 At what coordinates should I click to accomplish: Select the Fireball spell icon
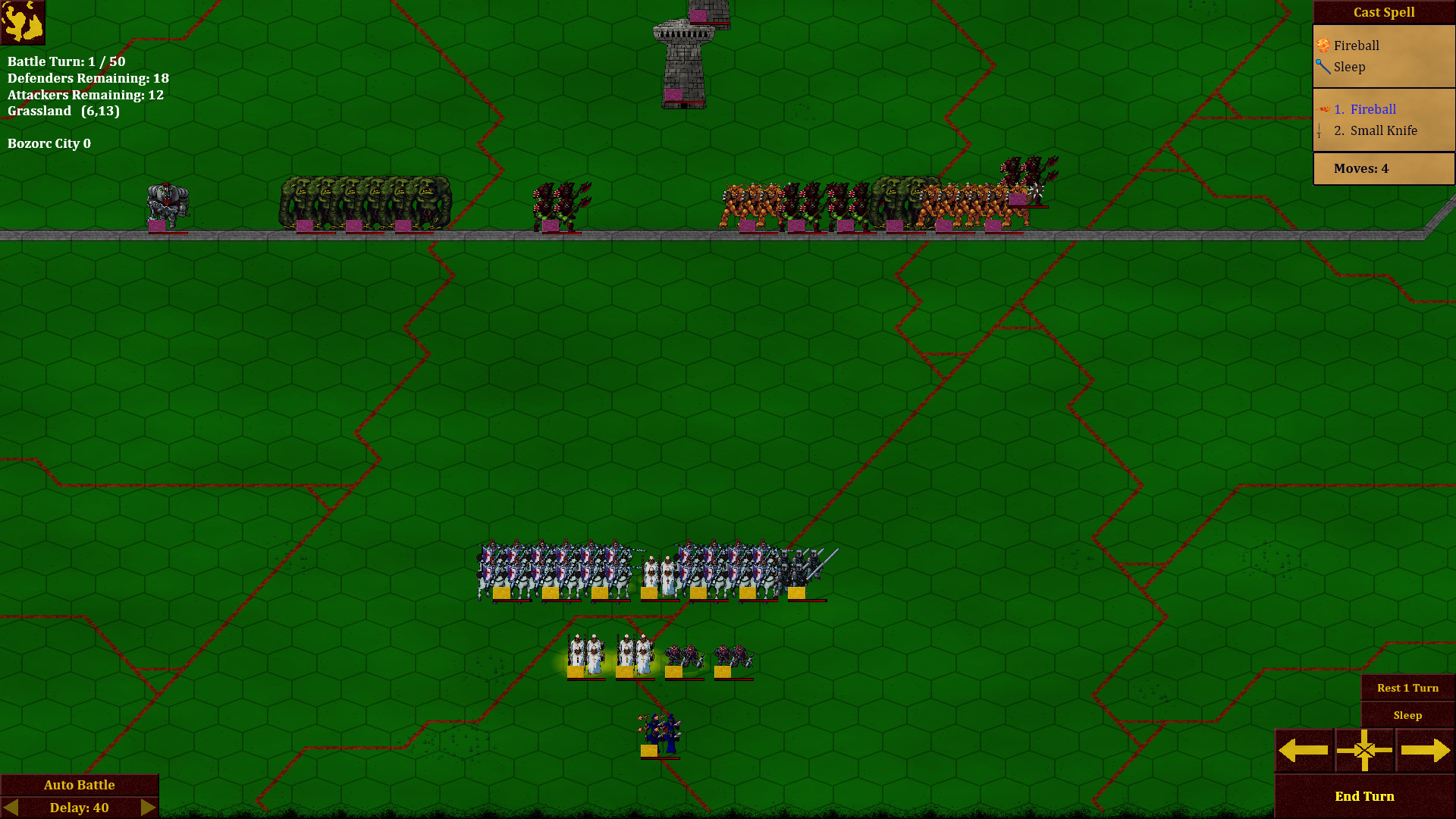pyautogui.click(x=1323, y=45)
